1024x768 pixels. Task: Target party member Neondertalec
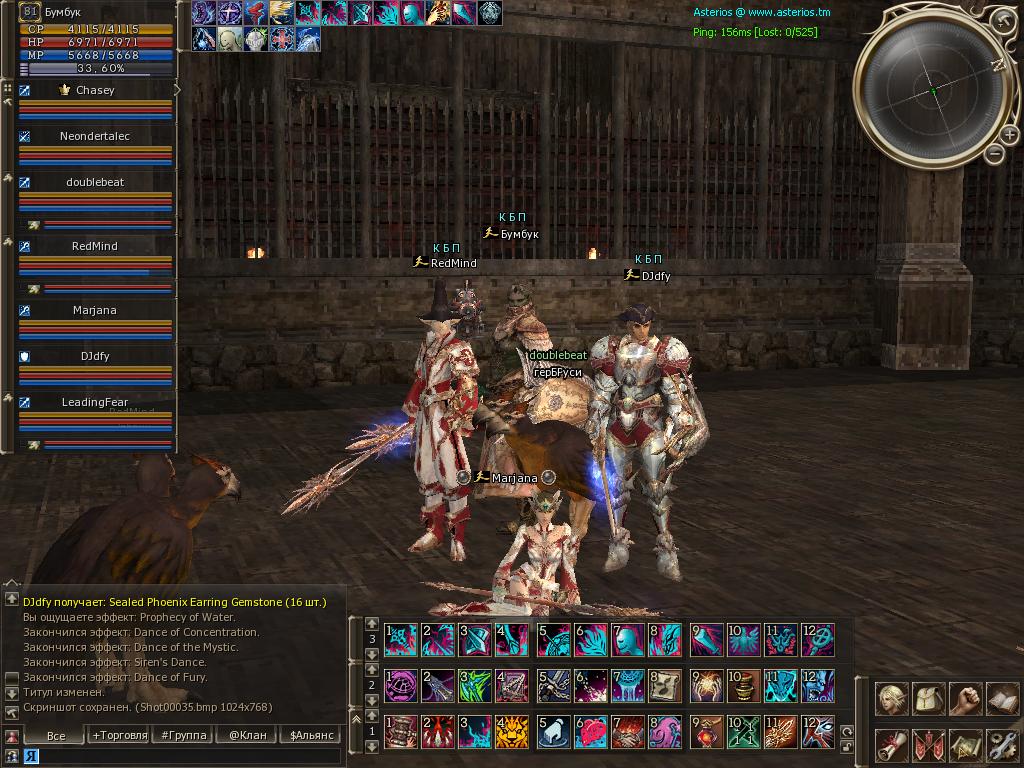(x=95, y=136)
